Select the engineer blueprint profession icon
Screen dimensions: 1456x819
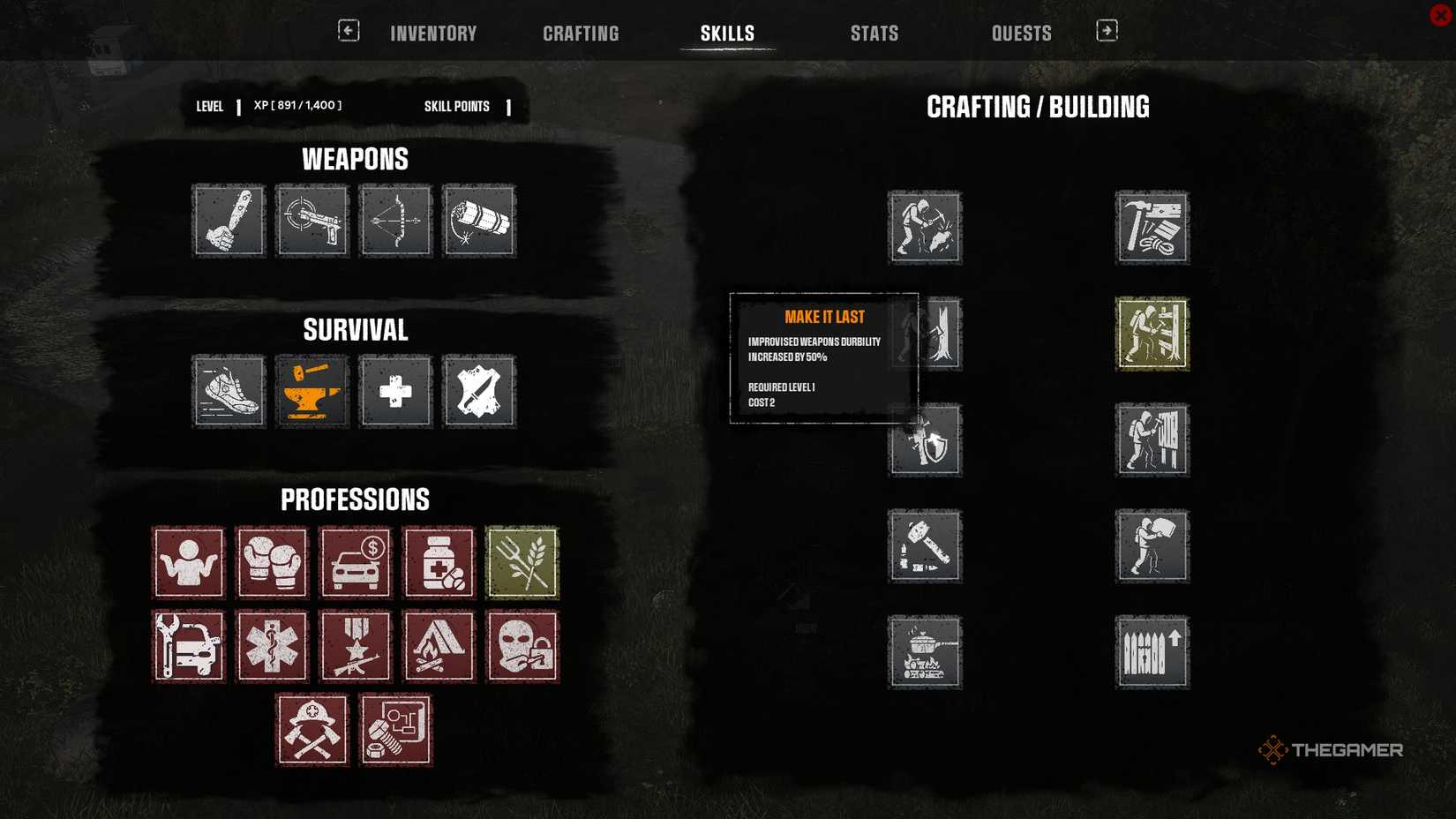coord(395,729)
